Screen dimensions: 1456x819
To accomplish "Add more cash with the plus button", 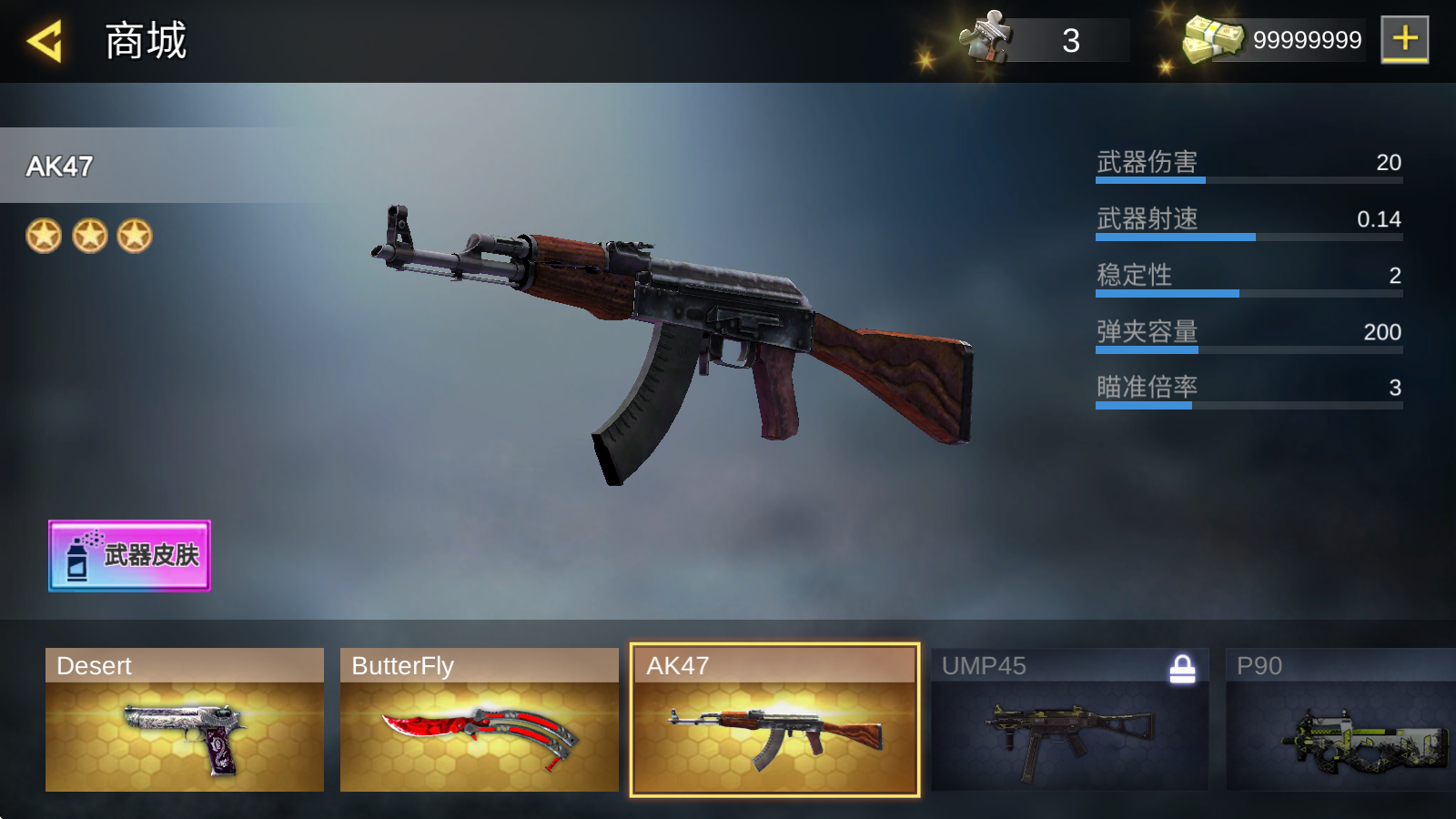I will (x=1404, y=39).
